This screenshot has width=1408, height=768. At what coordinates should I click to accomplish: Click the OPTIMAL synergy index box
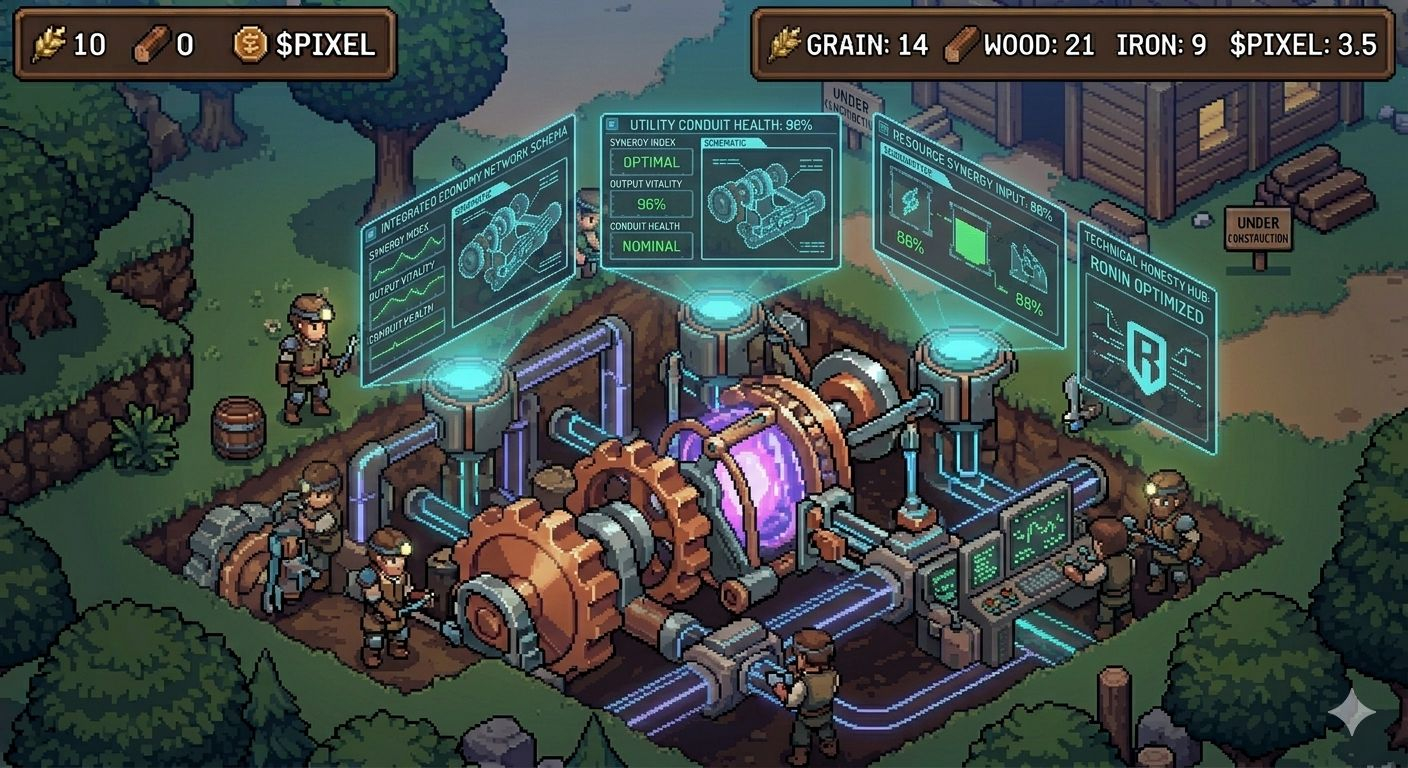651,162
